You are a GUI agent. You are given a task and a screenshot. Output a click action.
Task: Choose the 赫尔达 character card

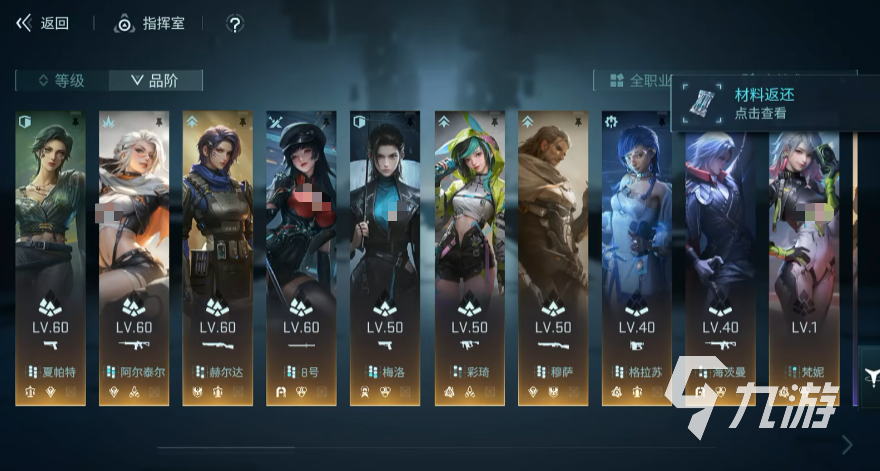point(217,258)
